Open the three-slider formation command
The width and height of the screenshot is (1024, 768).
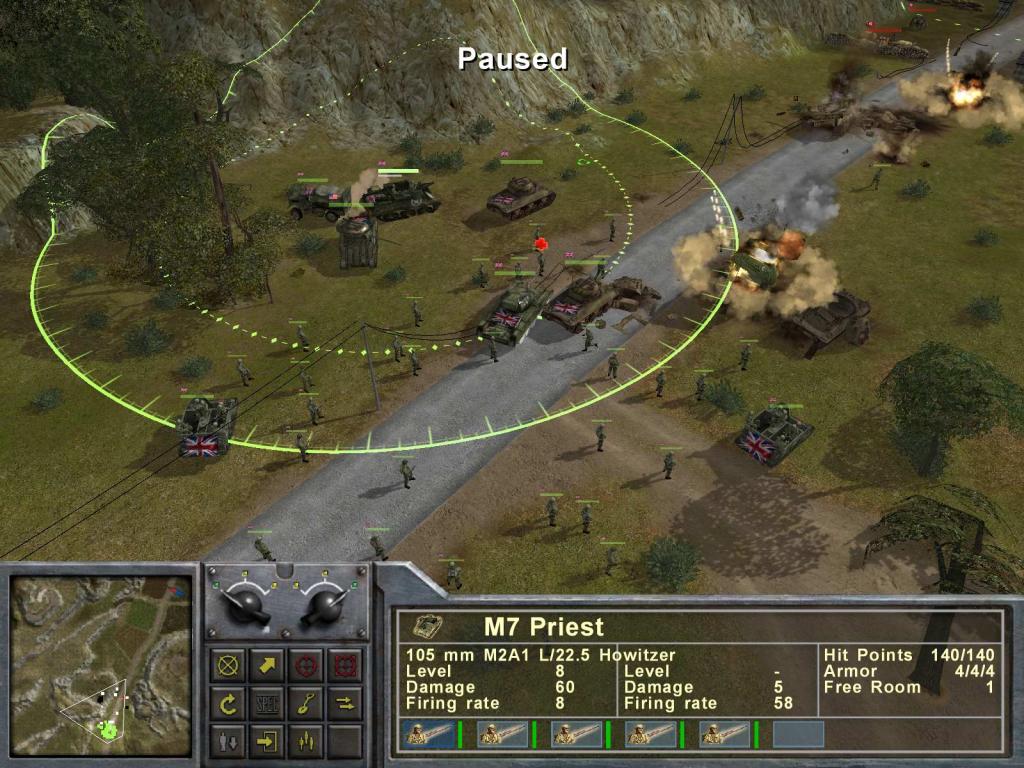(305, 741)
